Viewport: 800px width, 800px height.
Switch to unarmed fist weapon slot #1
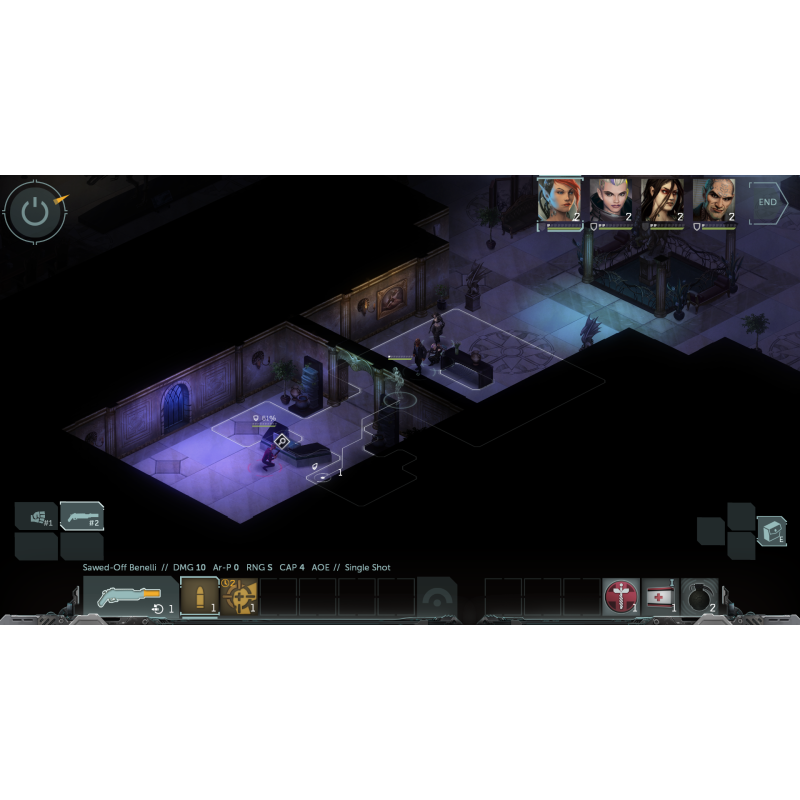[x=36, y=517]
